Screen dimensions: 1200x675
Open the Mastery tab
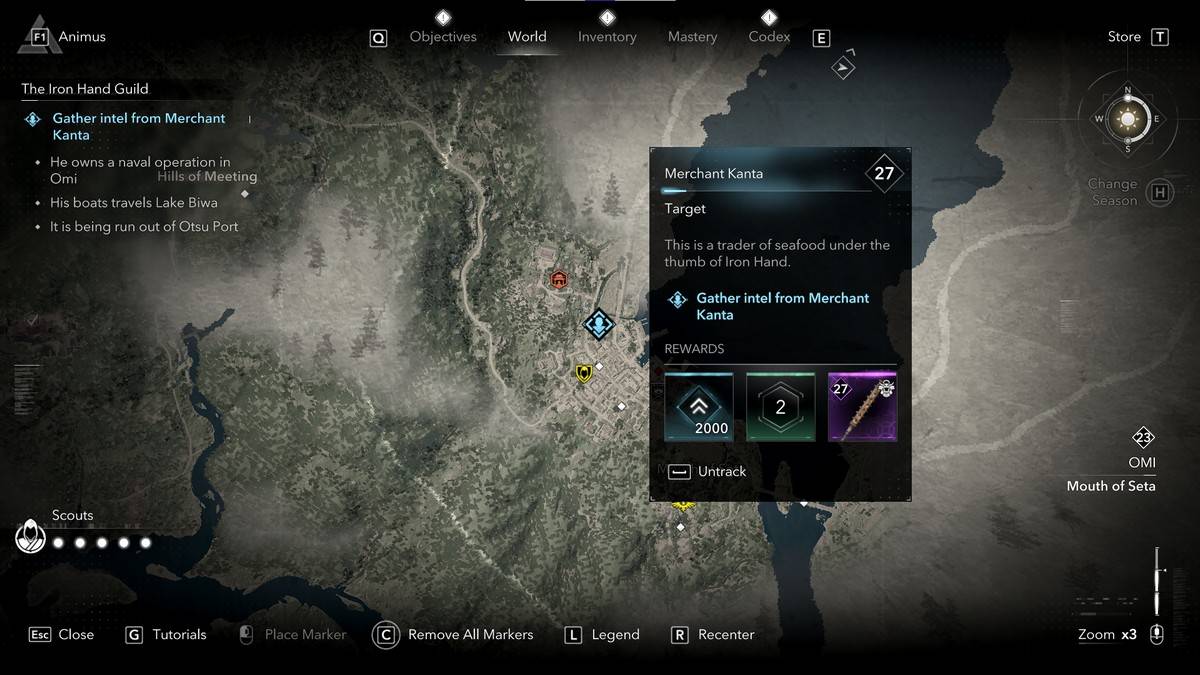click(x=692, y=37)
